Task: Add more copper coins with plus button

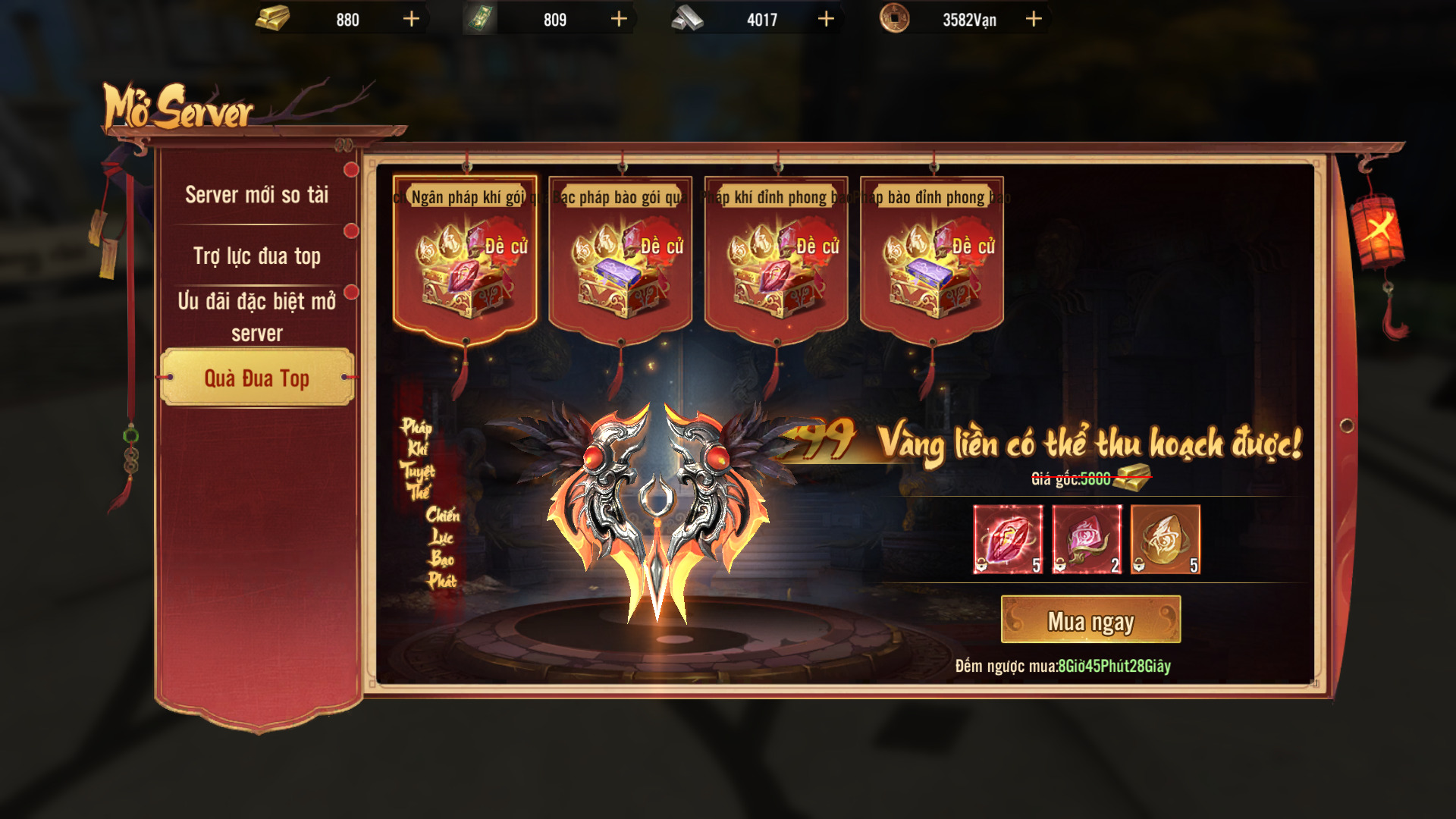Action: [1034, 19]
